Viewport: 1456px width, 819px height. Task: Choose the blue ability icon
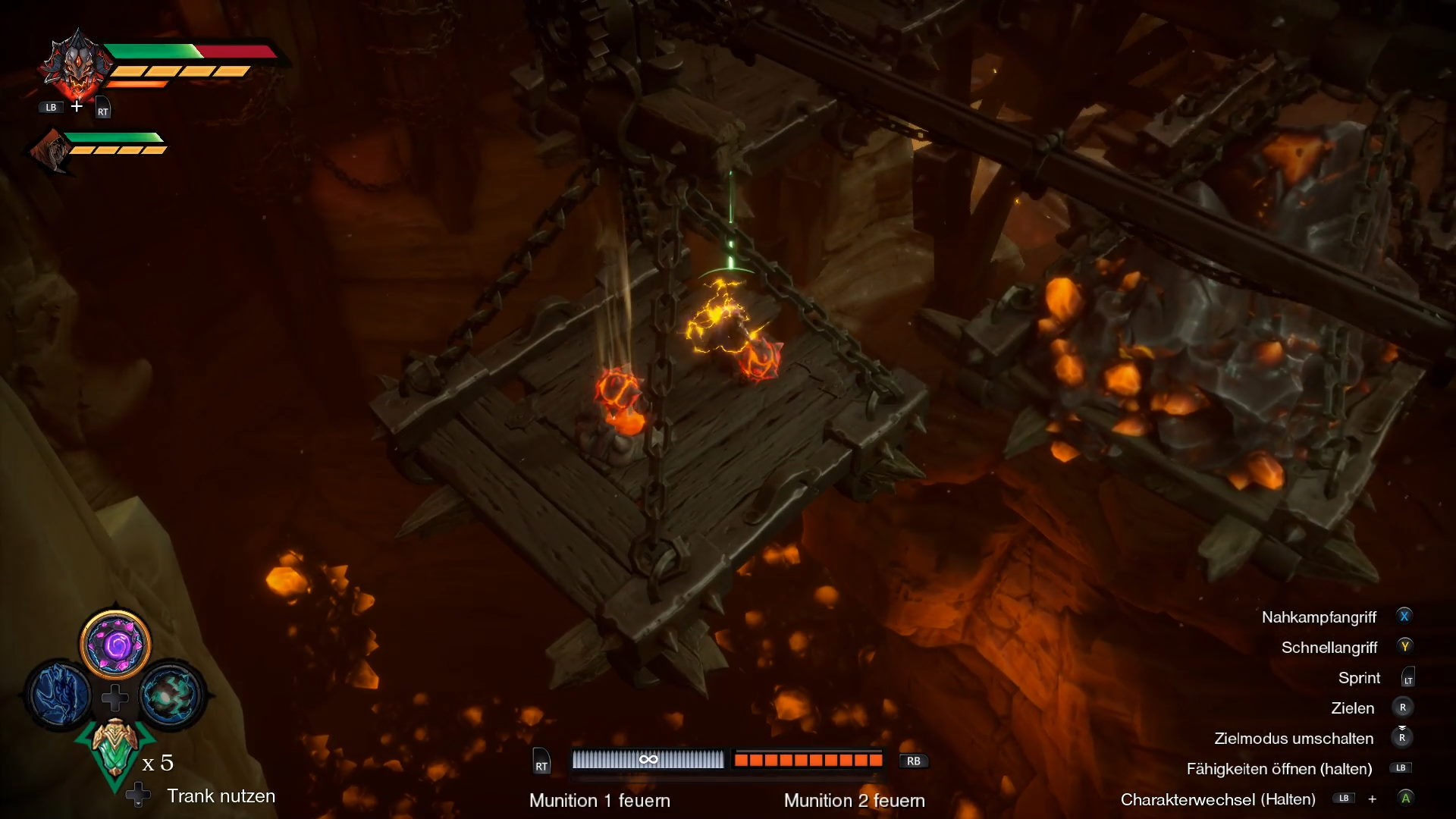pyautogui.click(x=61, y=694)
